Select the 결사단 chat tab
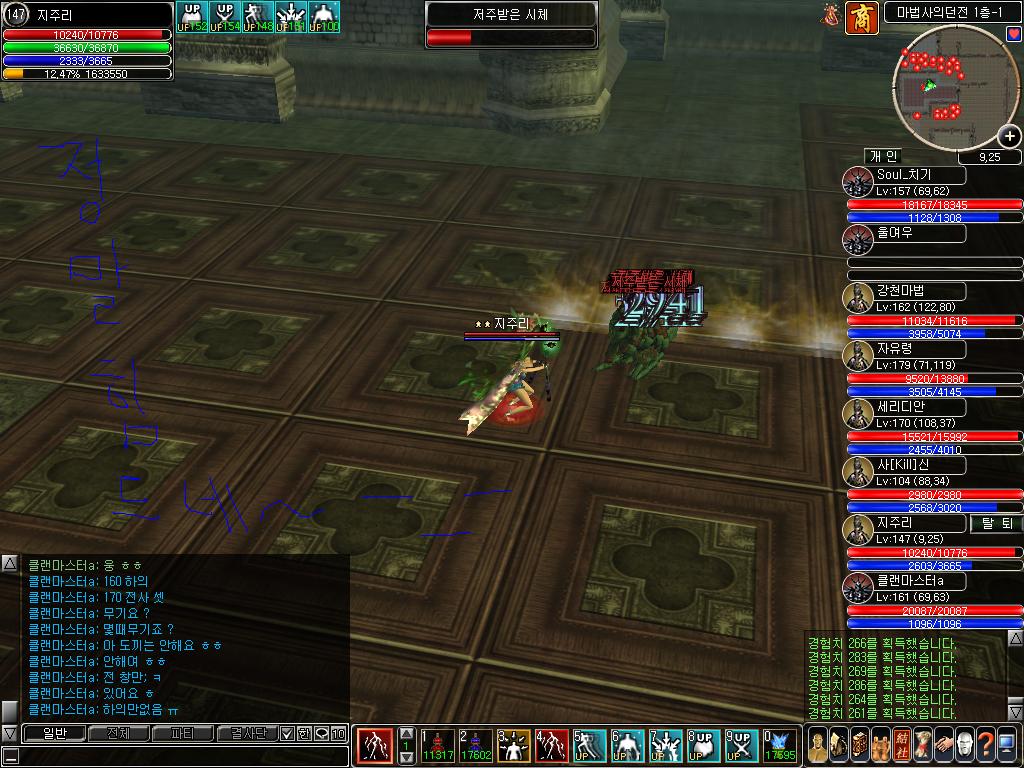This screenshot has width=1024, height=768. tap(246, 733)
